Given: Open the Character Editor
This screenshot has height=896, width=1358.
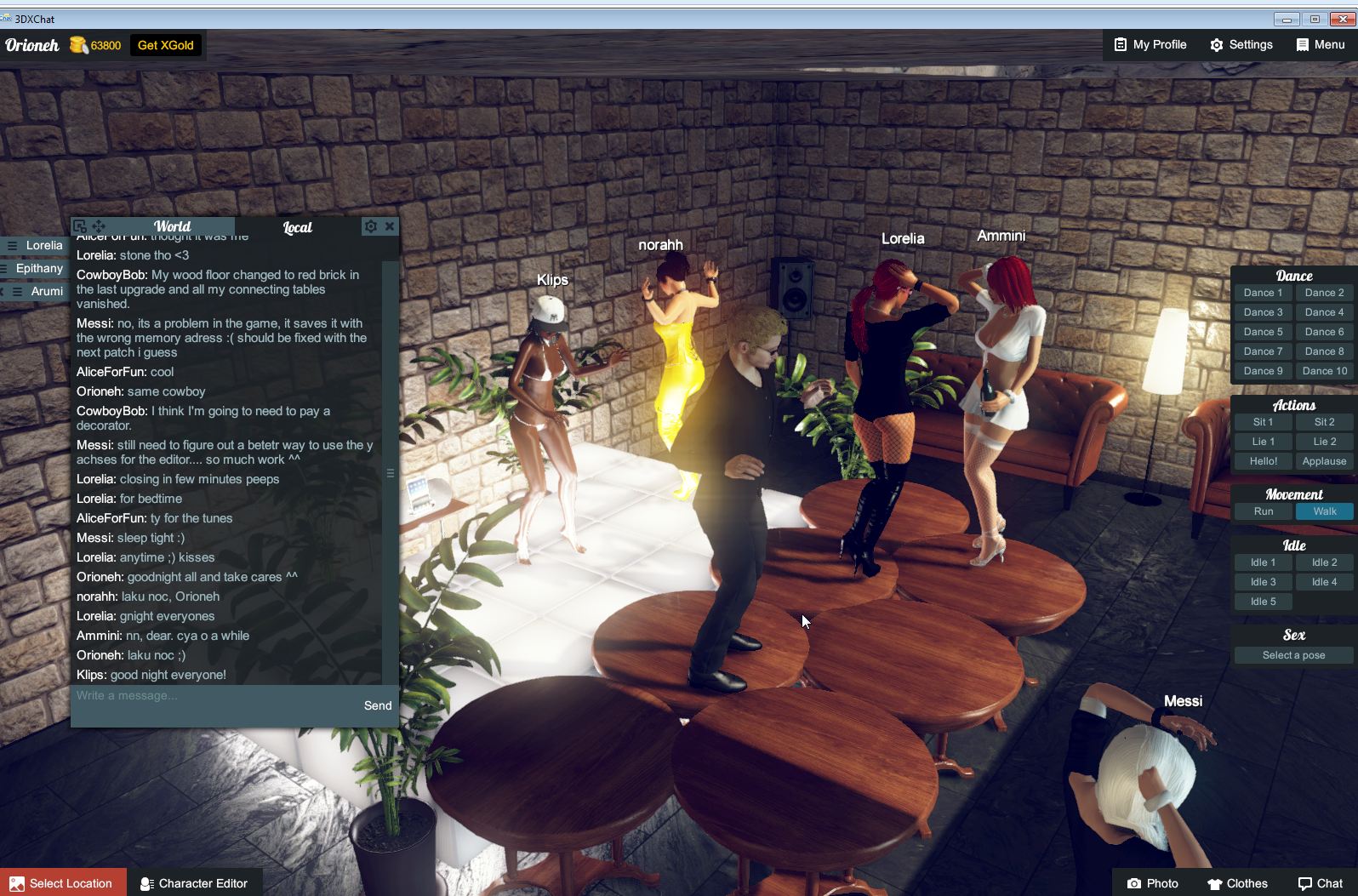Looking at the screenshot, I should point(195,883).
